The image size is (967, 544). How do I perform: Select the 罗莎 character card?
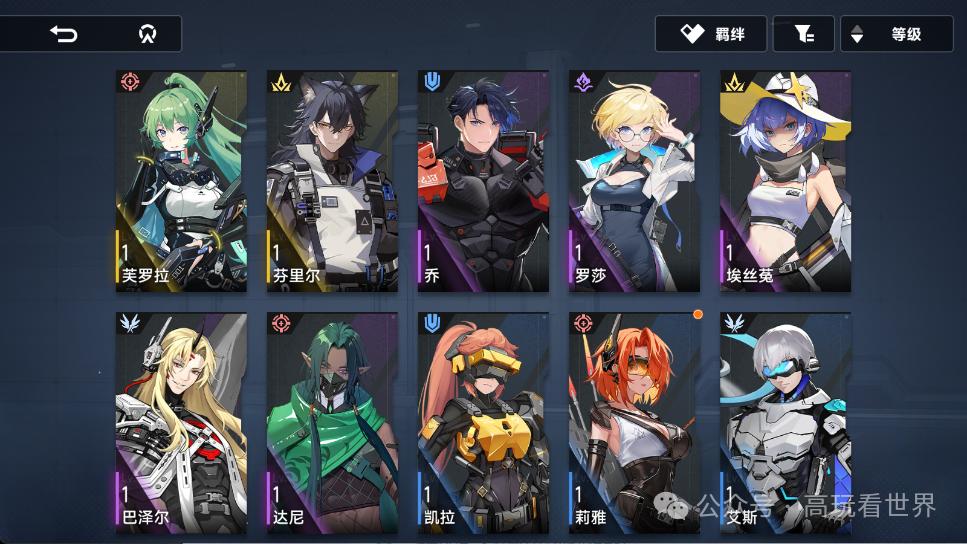[x=634, y=181]
